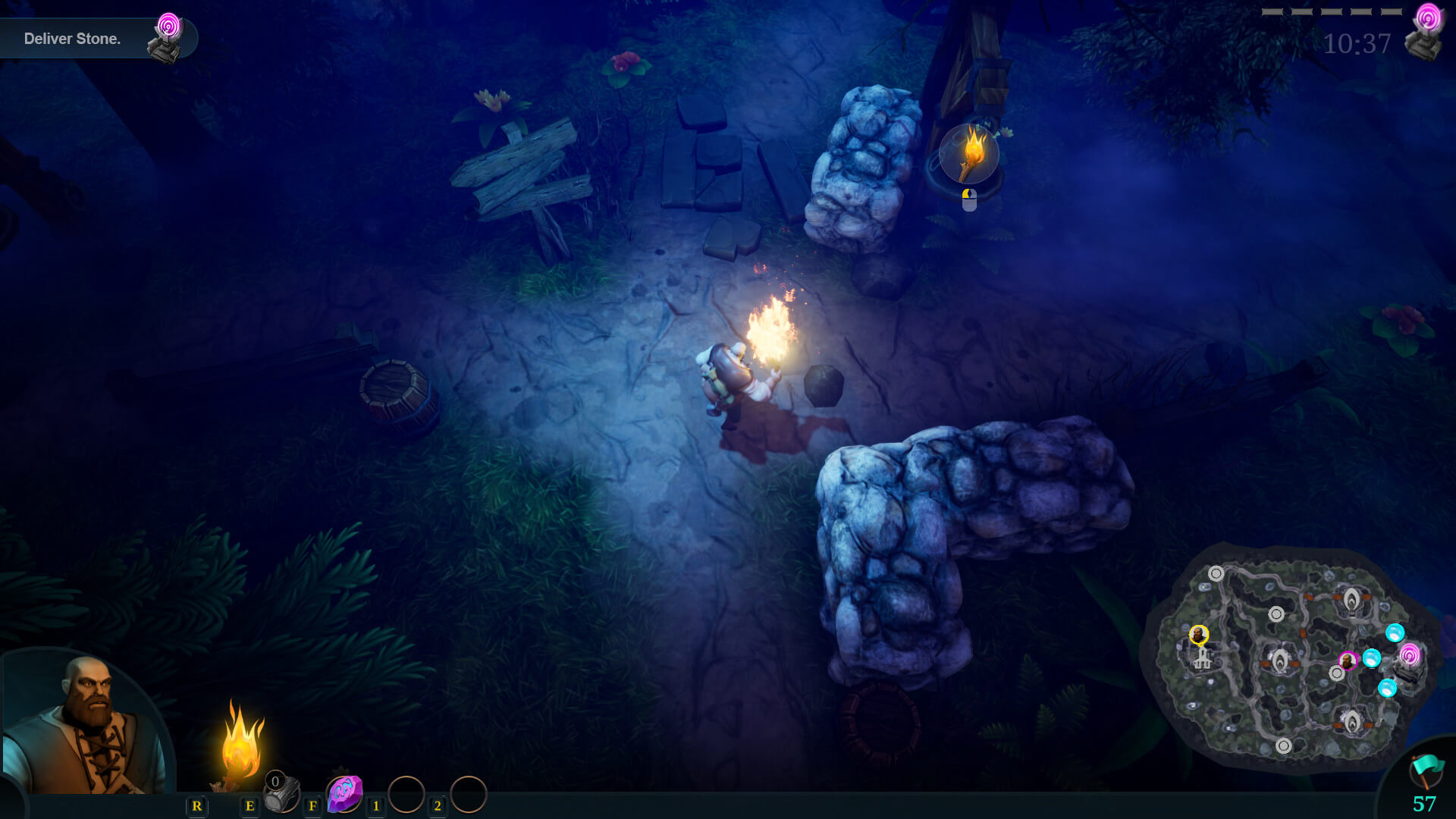Click the magenta-circled character marker on the minimap
Screen dimensions: 1456x819
[1348, 661]
